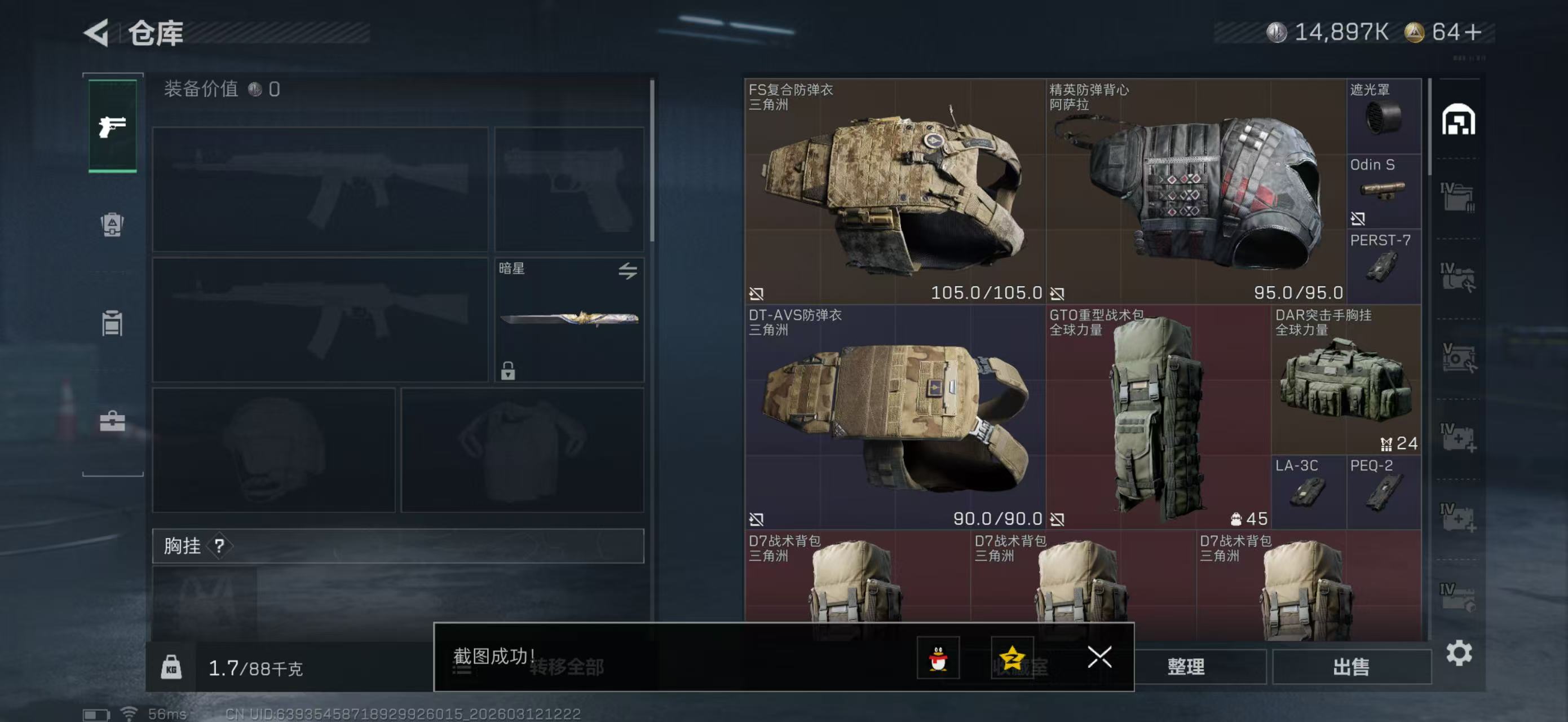Pick the LA-3C attachment

(x=1308, y=492)
